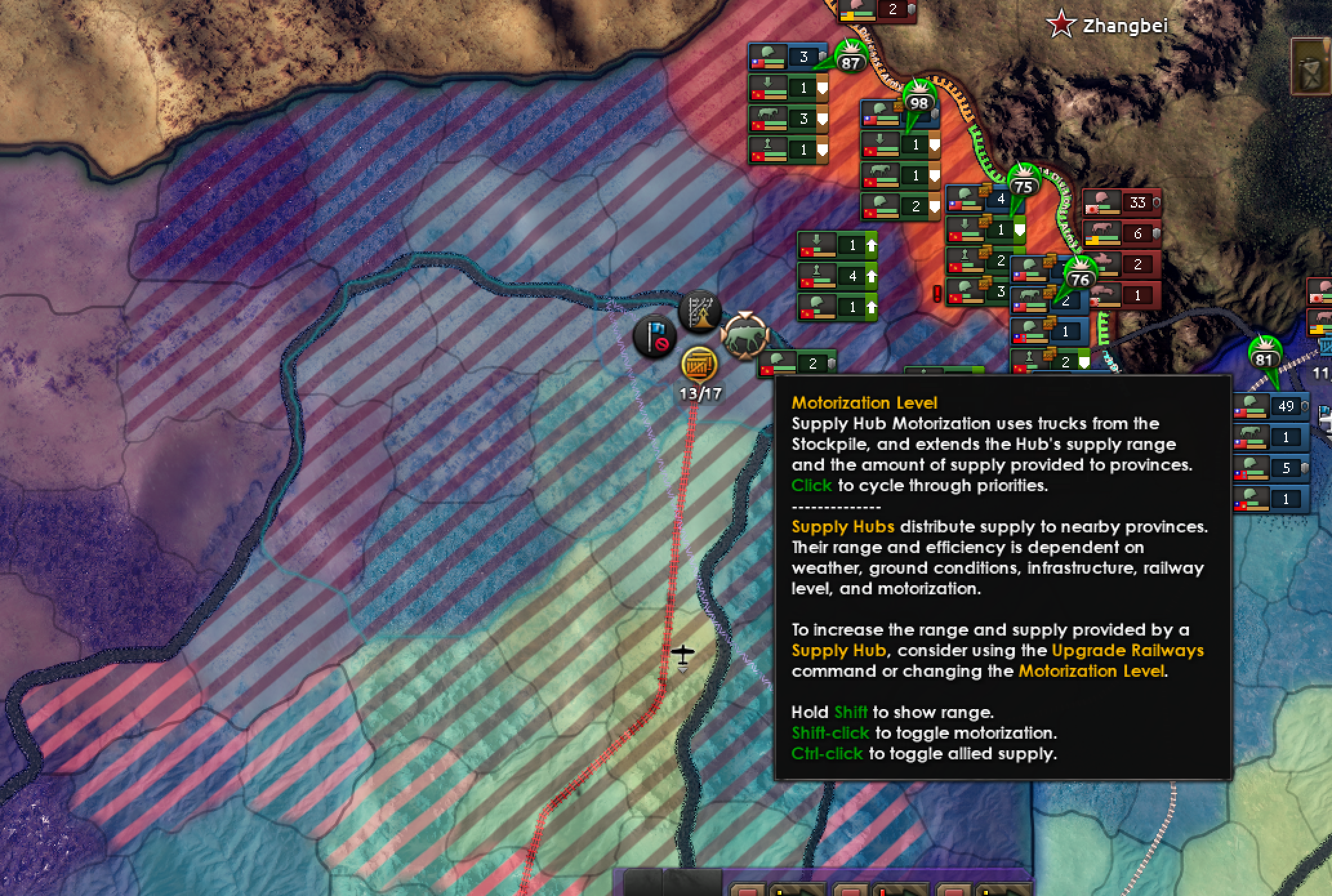Click the horse motorization level icon
The height and width of the screenshot is (896, 1332).
pos(746,337)
